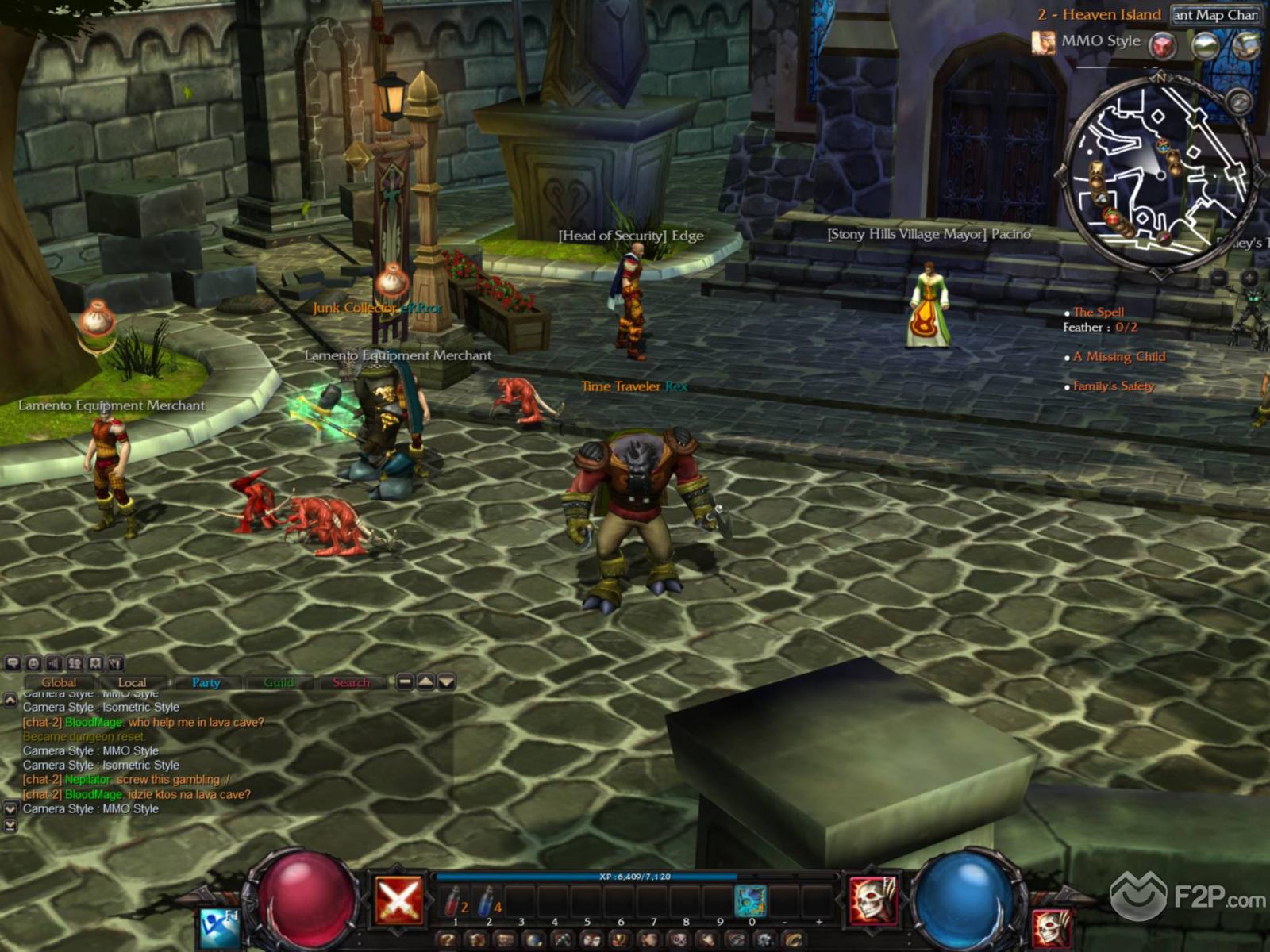Open the Search chat tab

point(351,682)
